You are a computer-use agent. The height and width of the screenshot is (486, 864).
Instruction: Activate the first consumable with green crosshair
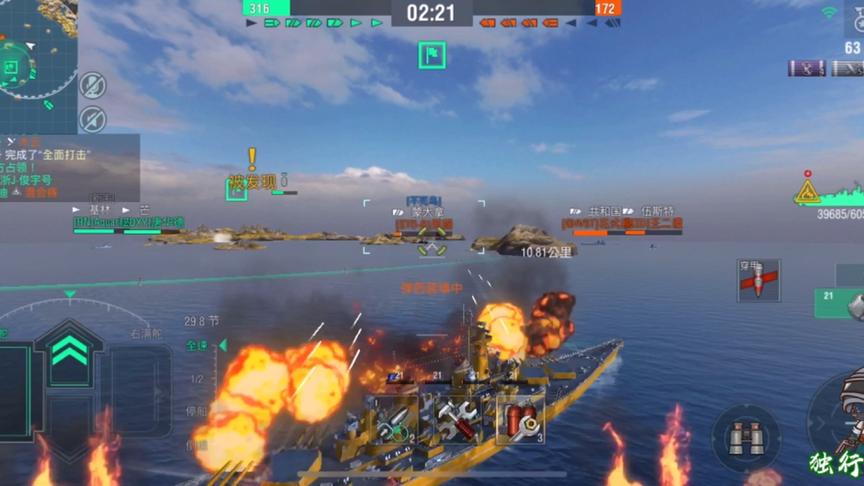394,421
